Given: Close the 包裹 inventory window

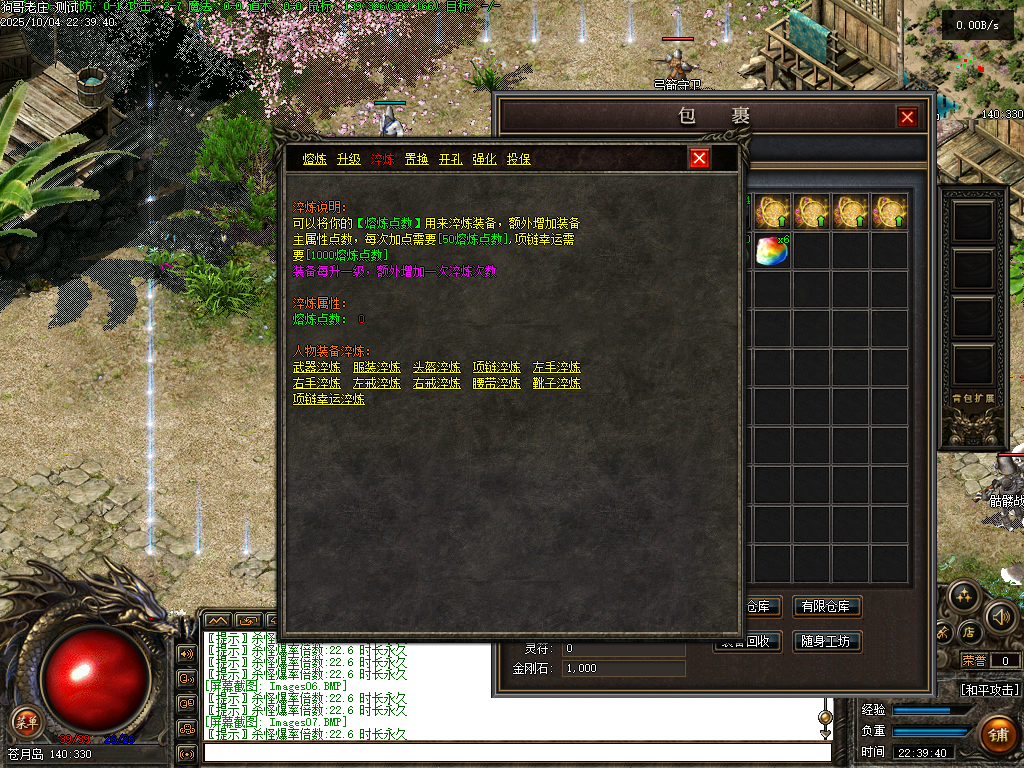Looking at the screenshot, I should click(x=907, y=117).
